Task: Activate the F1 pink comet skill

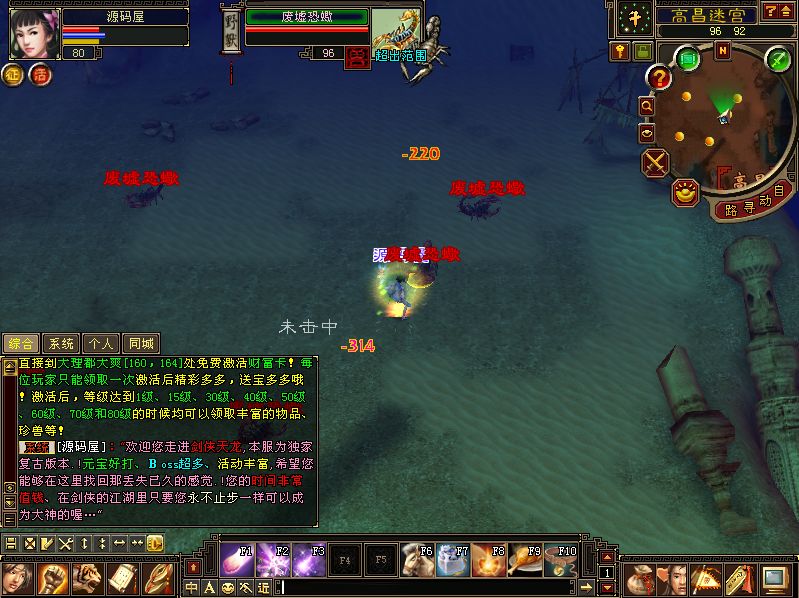Action: 237,558
